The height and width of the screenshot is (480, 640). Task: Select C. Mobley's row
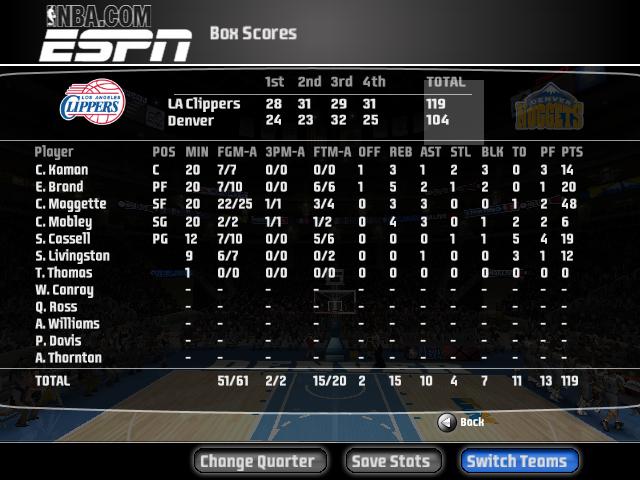[65, 221]
